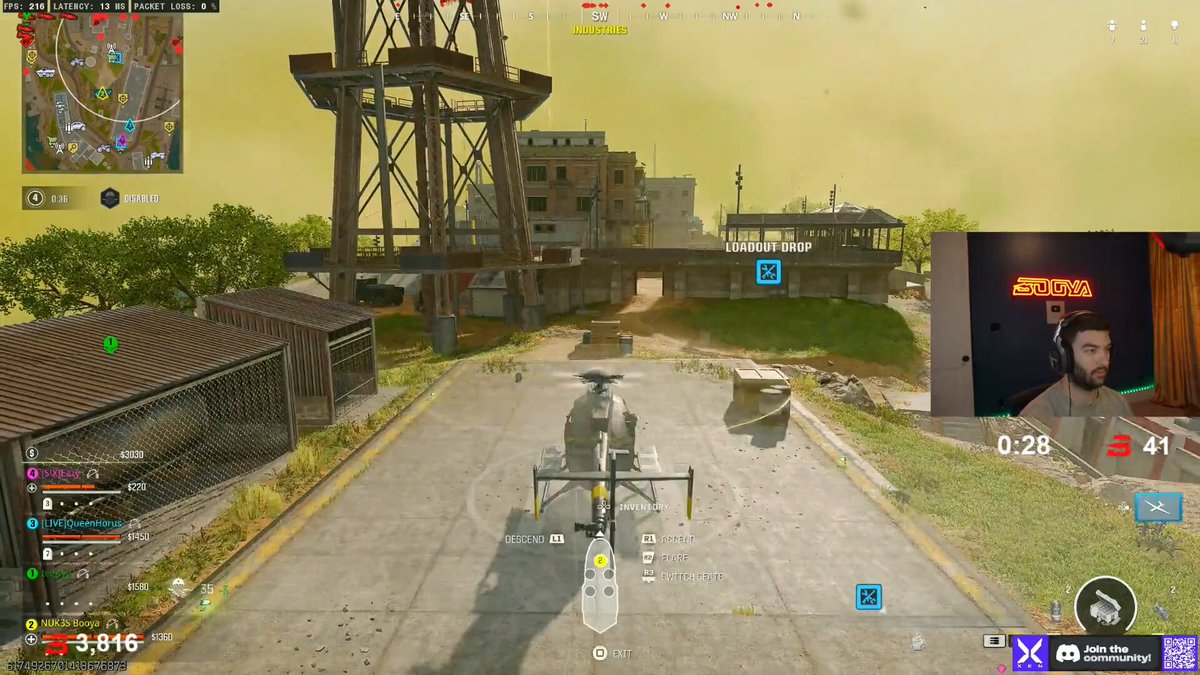Click the QR code in stream overlay
Viewport: 1200px width, 675px height.
1180,653
